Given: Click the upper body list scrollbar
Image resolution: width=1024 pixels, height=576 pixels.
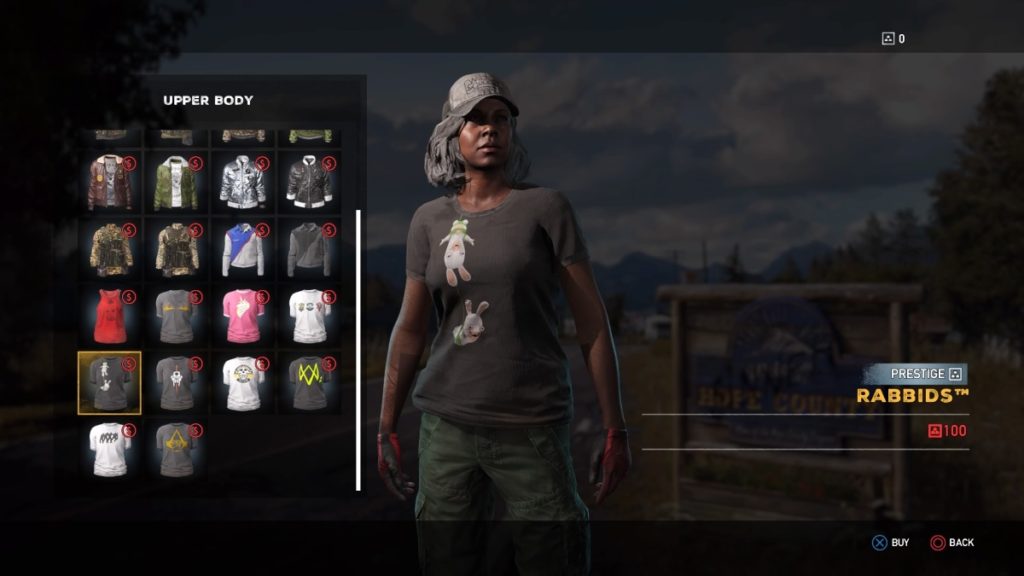Looking at the screenshot, I should pyautogui.click(x=358, y=350).
